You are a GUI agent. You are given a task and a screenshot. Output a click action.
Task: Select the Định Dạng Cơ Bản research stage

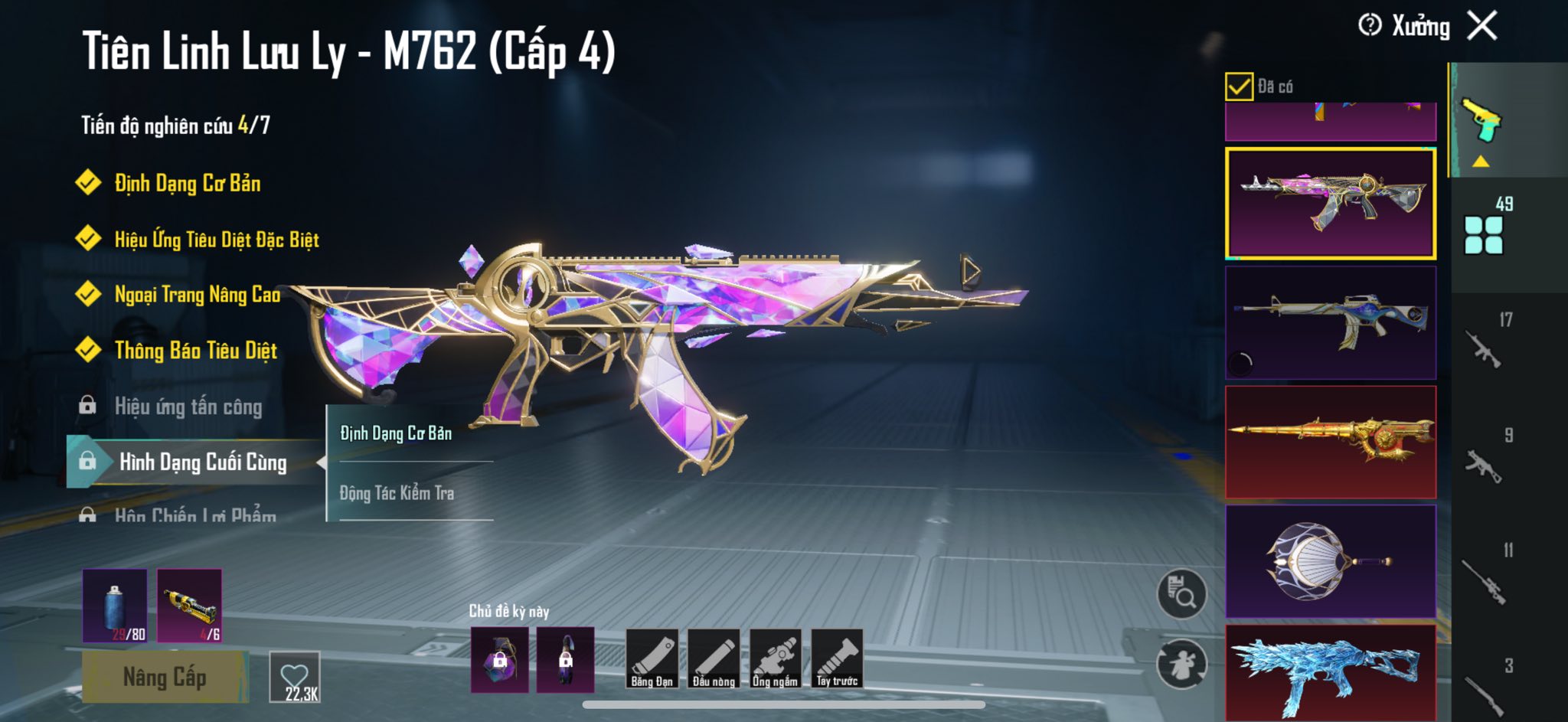[187, 183]
